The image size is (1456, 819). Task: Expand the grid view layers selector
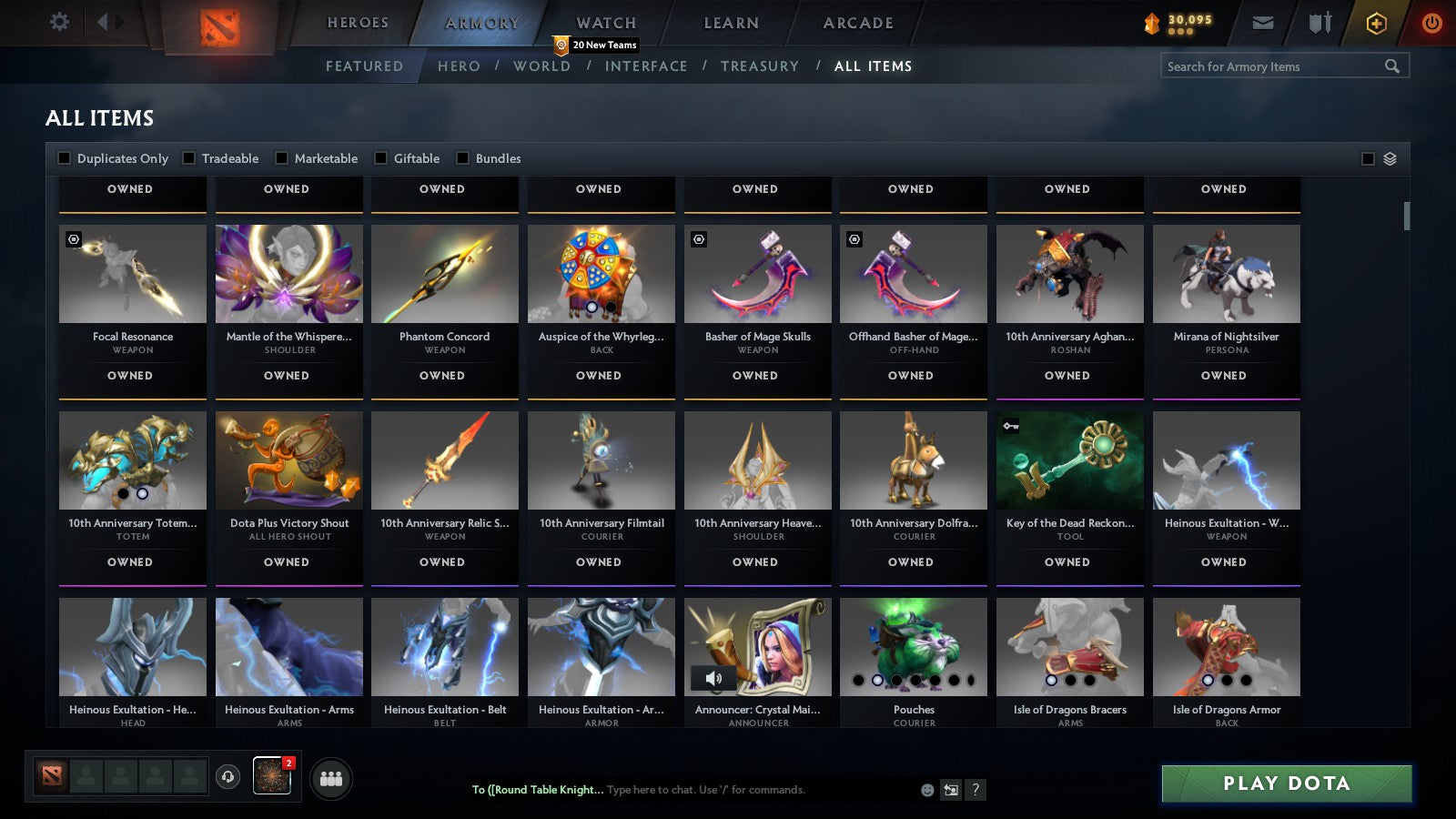tap(1389, 157)
